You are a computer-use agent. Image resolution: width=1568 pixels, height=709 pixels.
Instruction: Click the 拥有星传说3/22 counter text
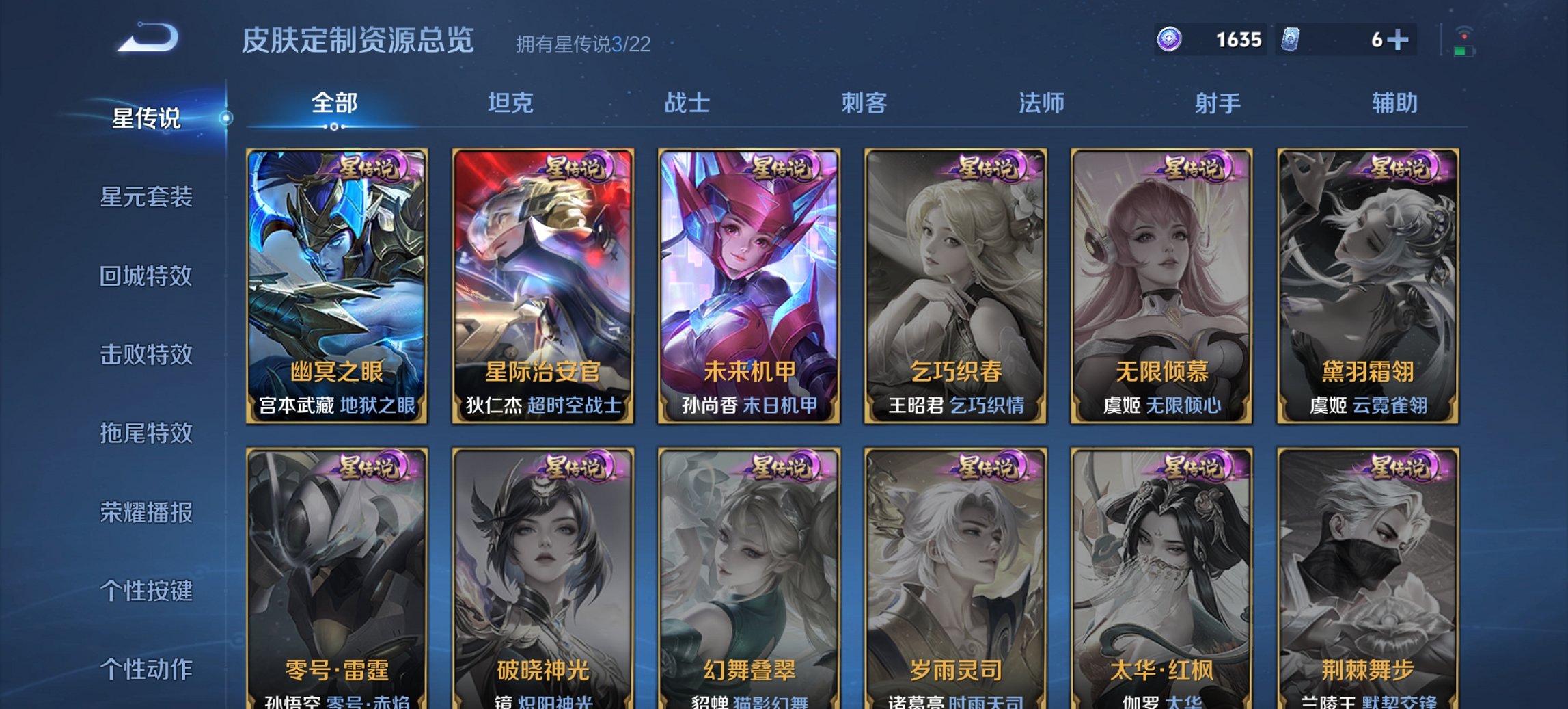point(584,43)
